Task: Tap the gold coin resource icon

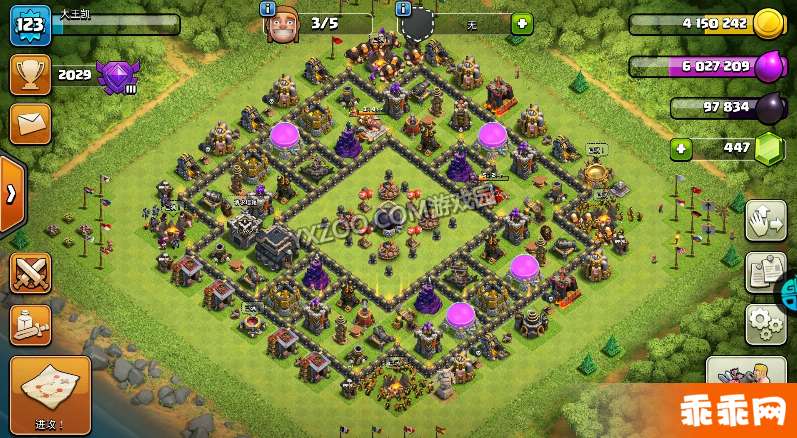Action: coord(768,23)
